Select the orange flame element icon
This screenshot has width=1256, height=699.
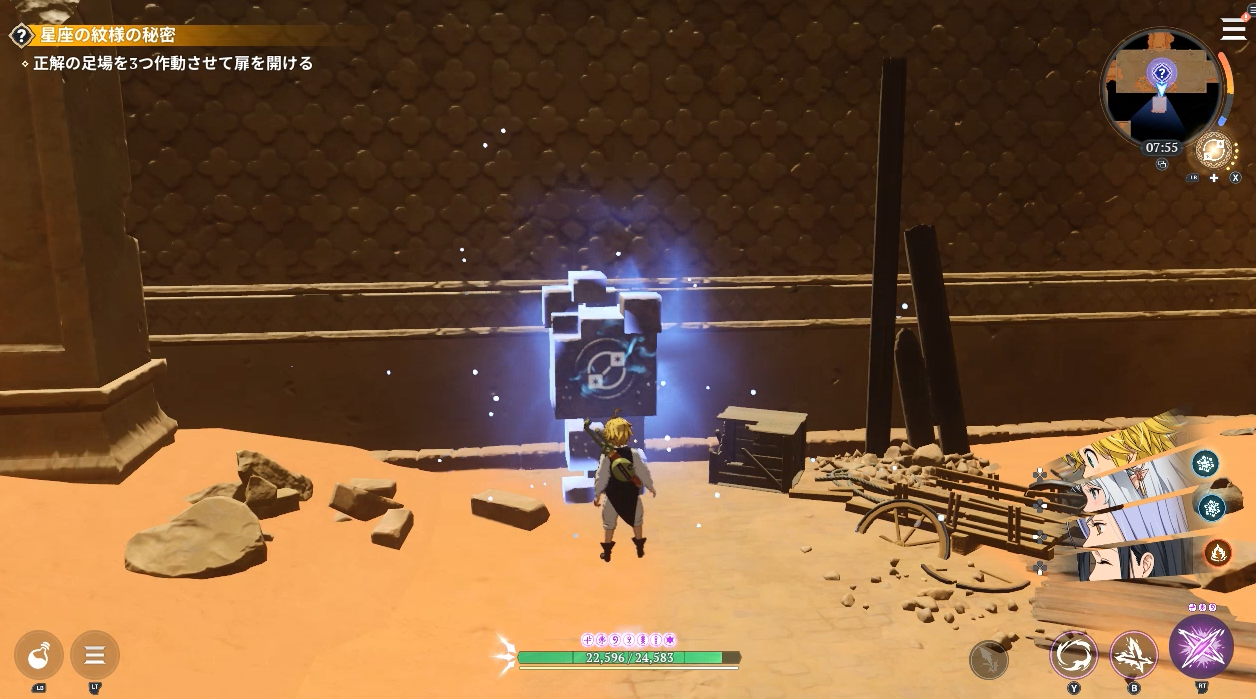(x=1217, y=551)
